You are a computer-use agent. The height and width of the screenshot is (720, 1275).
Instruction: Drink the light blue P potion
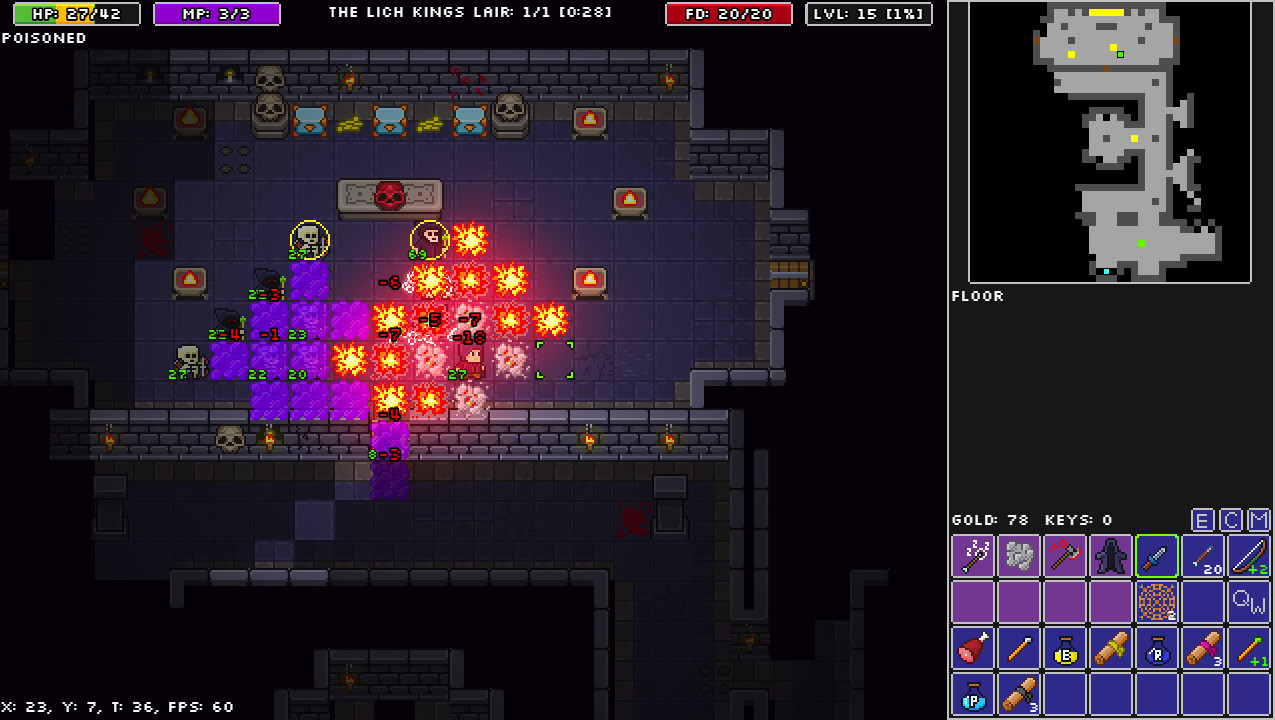click(973, 694)
